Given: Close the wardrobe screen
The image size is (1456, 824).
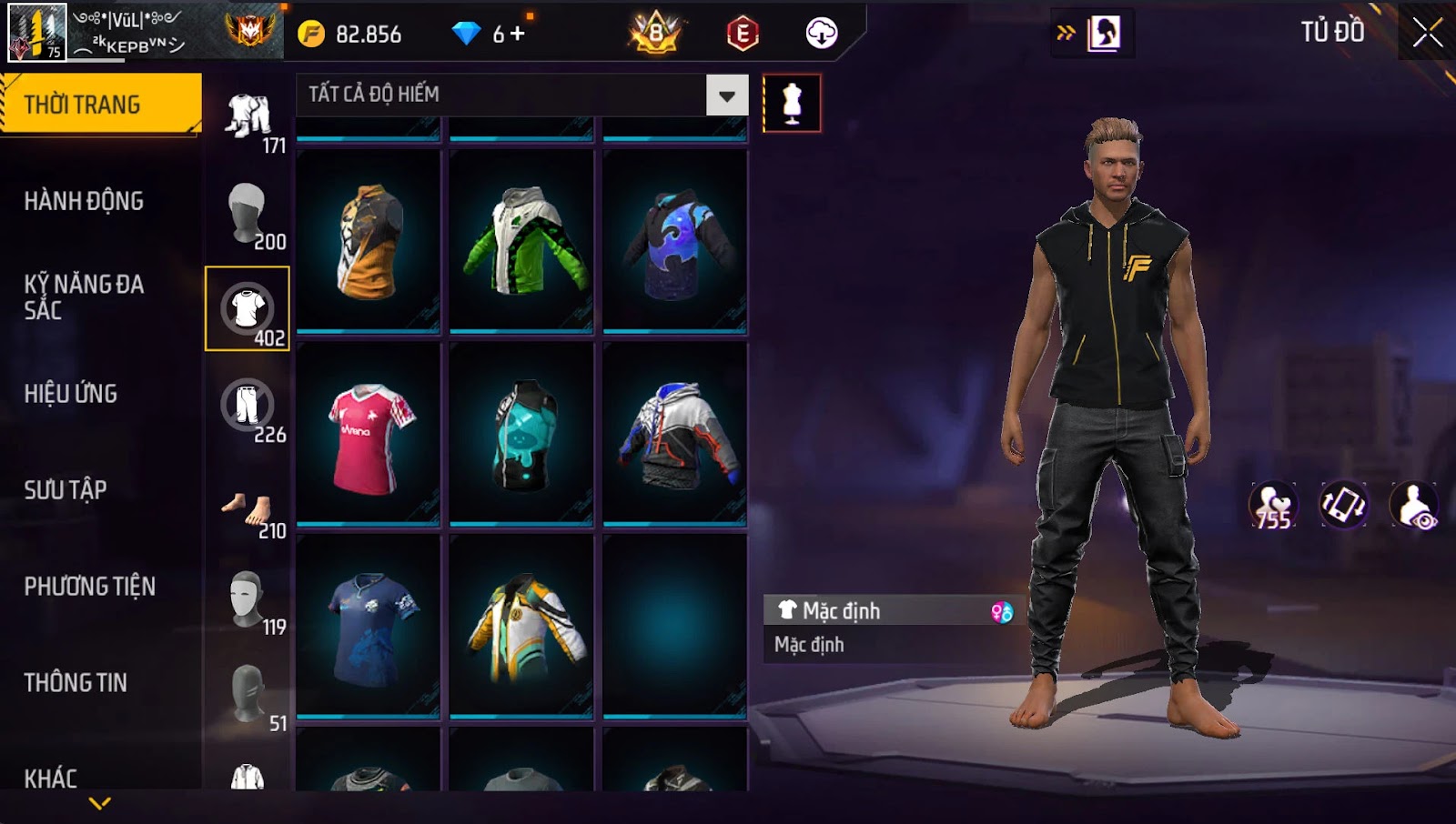Looking at the screenshot, I should click(1427, 34).
